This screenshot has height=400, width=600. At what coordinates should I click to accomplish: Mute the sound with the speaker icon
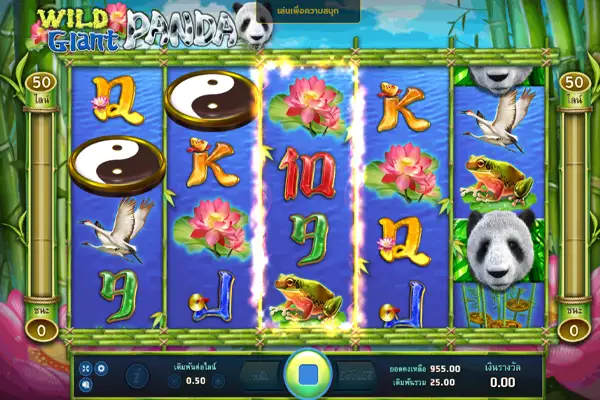[x=86, y=383]
